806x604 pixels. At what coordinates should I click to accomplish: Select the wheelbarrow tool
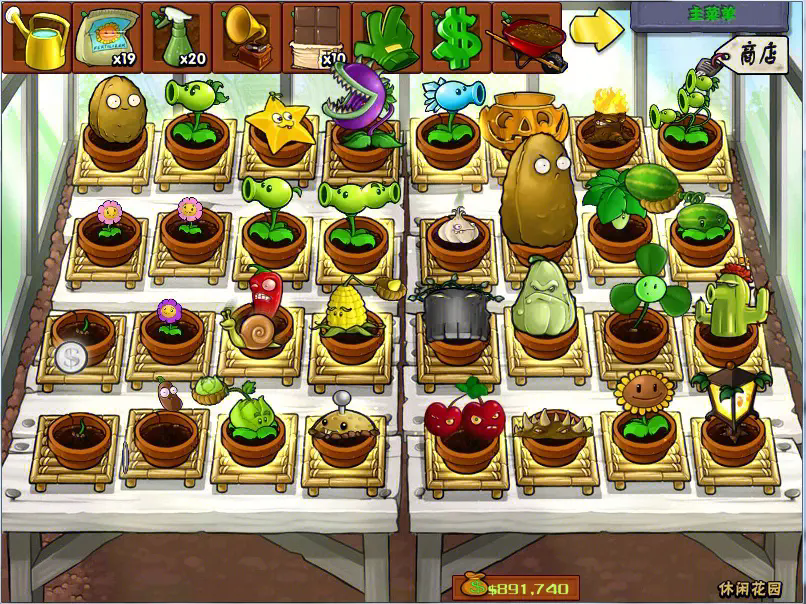coord(526,35)
